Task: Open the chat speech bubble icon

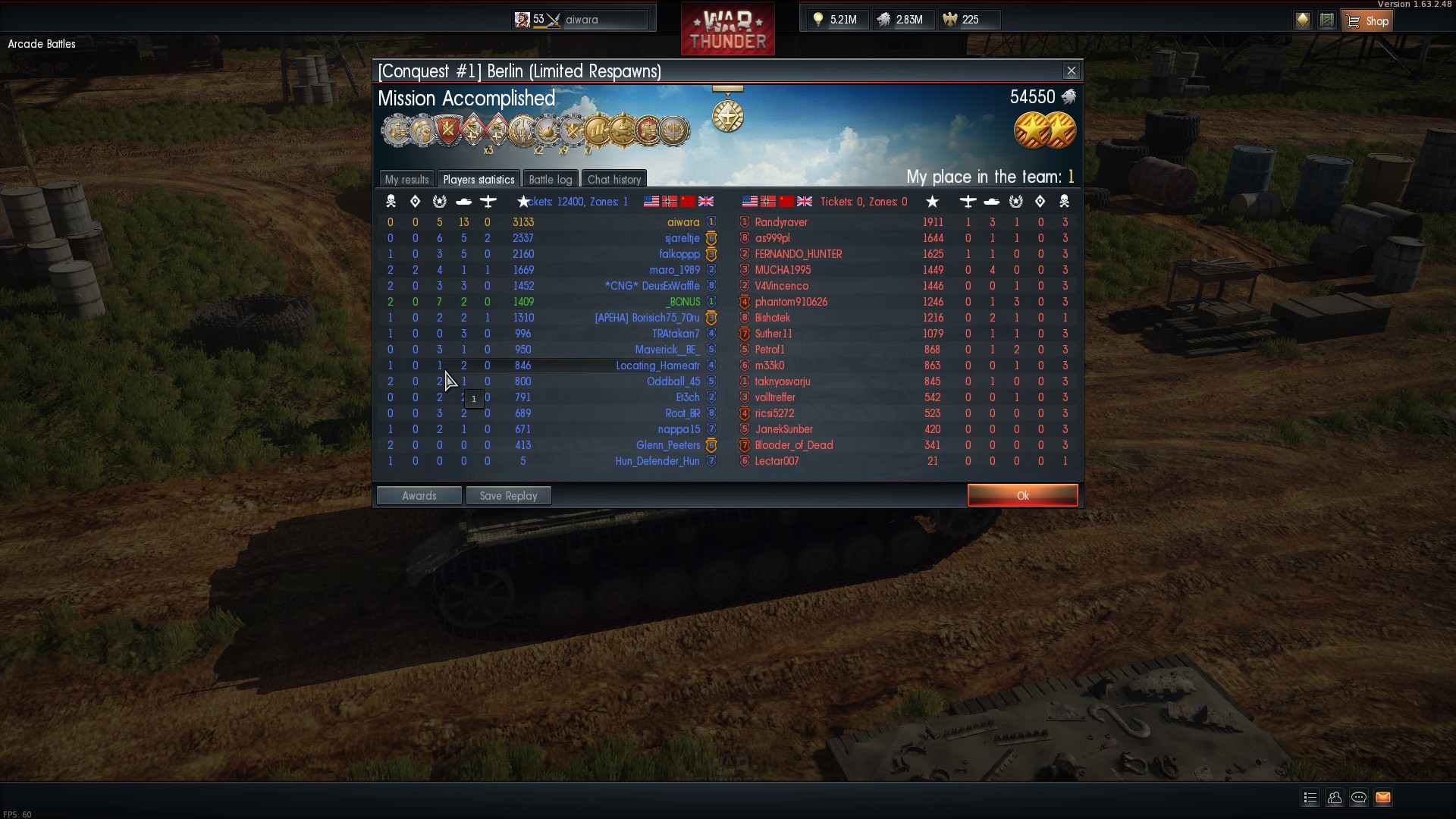Action: [x=1359, y=797]
